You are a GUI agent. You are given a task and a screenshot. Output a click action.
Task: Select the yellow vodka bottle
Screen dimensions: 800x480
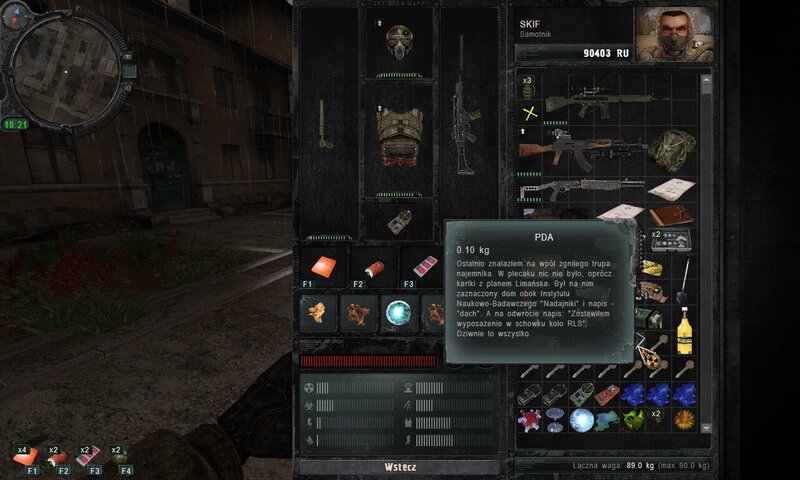(x=684, y=329)
